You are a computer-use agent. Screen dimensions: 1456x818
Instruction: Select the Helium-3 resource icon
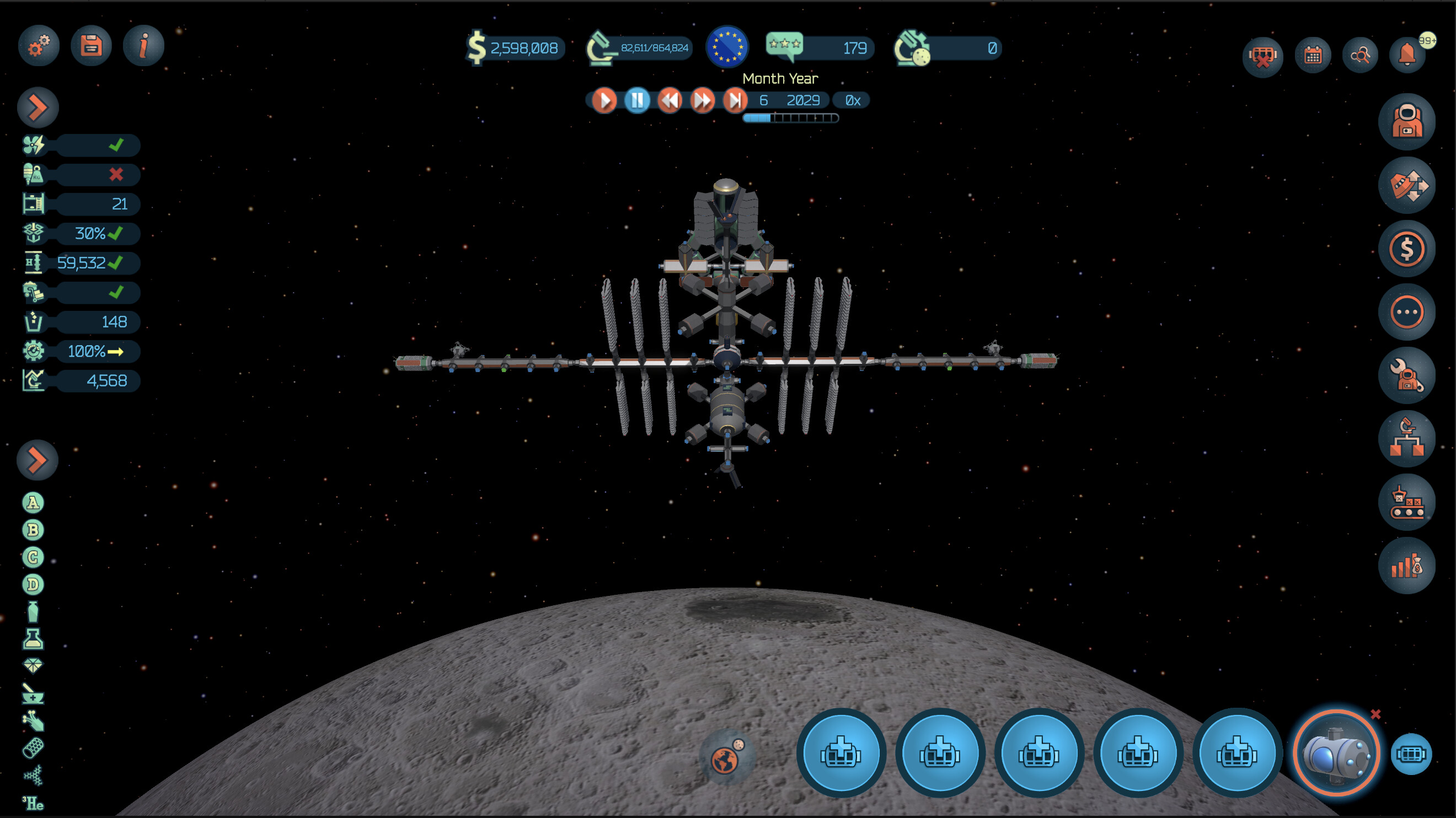coord(33,803)
